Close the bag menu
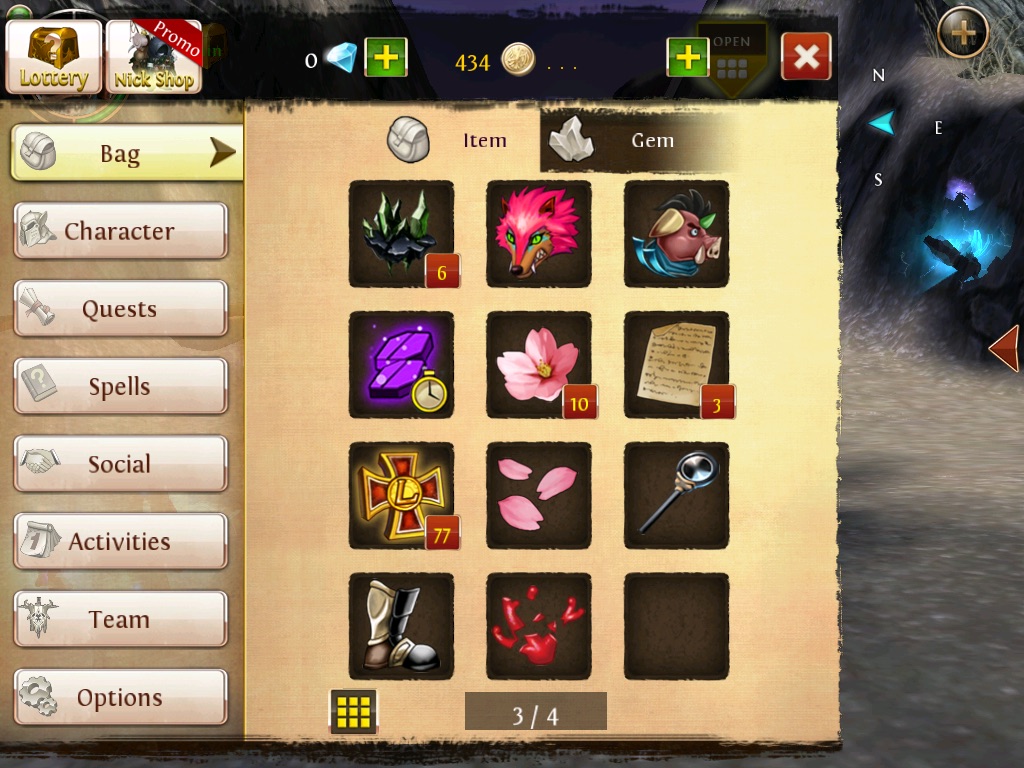This screenshot has height=768, width=1024. 805,57
